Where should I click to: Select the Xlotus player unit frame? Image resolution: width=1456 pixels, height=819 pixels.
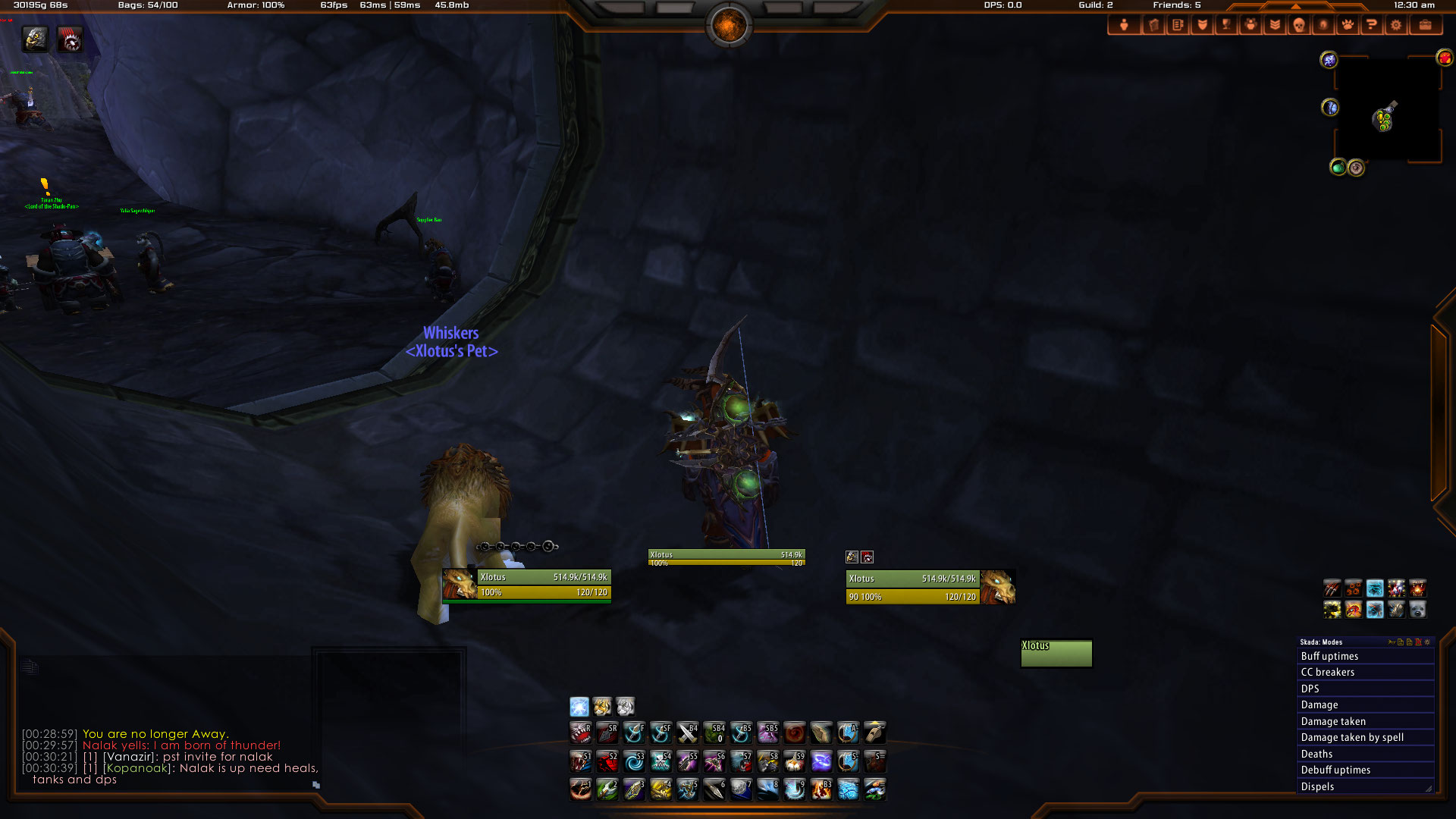point(543,585)
